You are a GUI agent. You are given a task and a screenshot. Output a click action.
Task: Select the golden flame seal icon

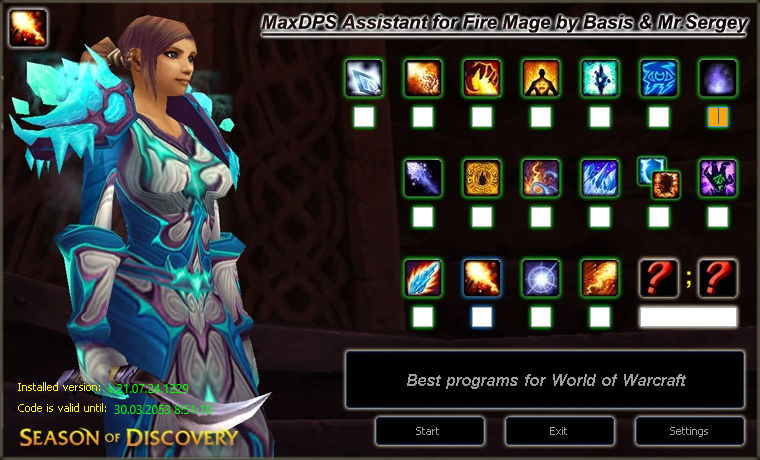[482, 178]
